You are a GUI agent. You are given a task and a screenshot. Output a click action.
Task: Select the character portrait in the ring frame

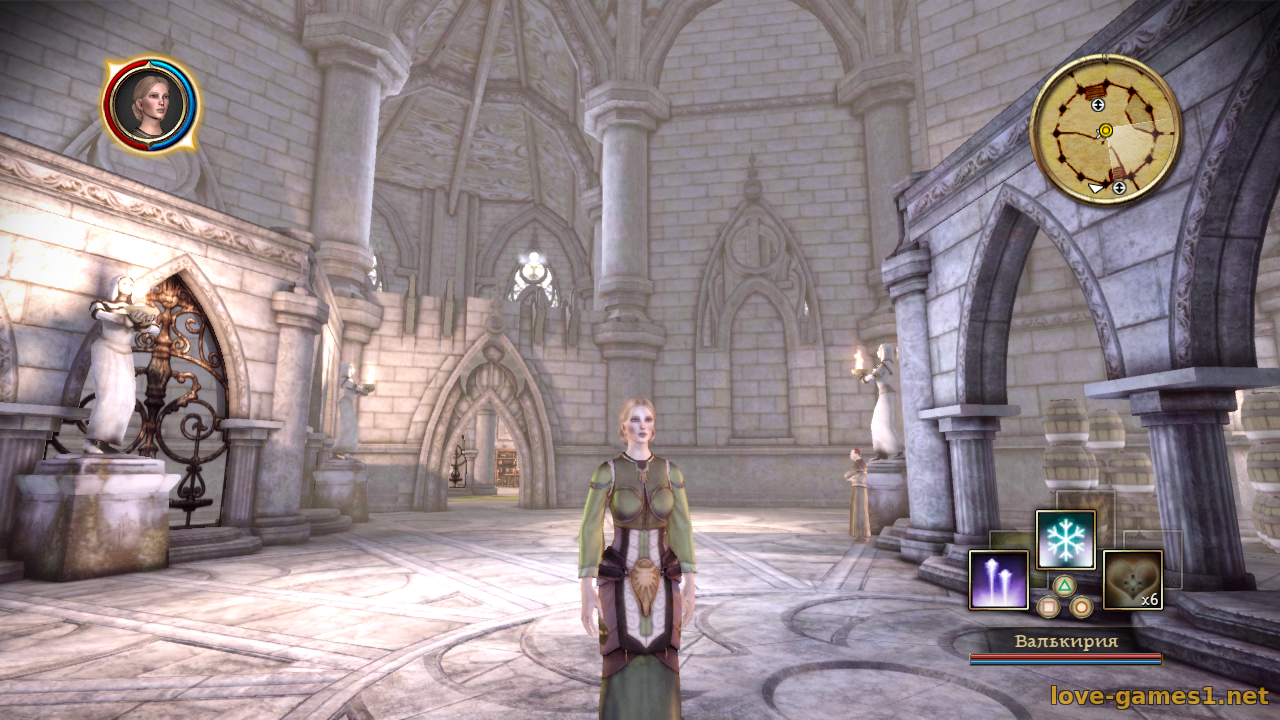point(149,105)
